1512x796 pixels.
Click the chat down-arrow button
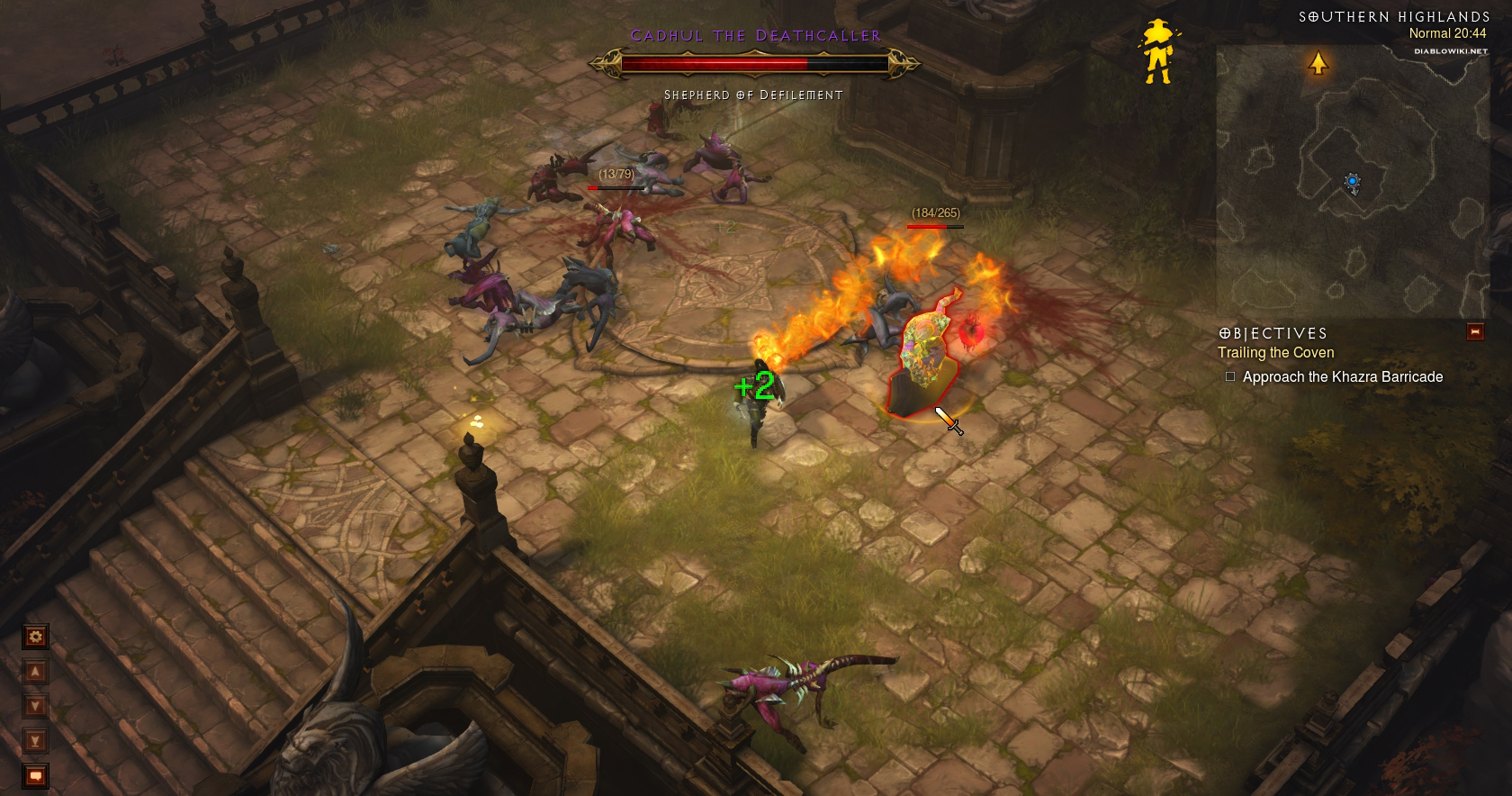coord(35,706)
